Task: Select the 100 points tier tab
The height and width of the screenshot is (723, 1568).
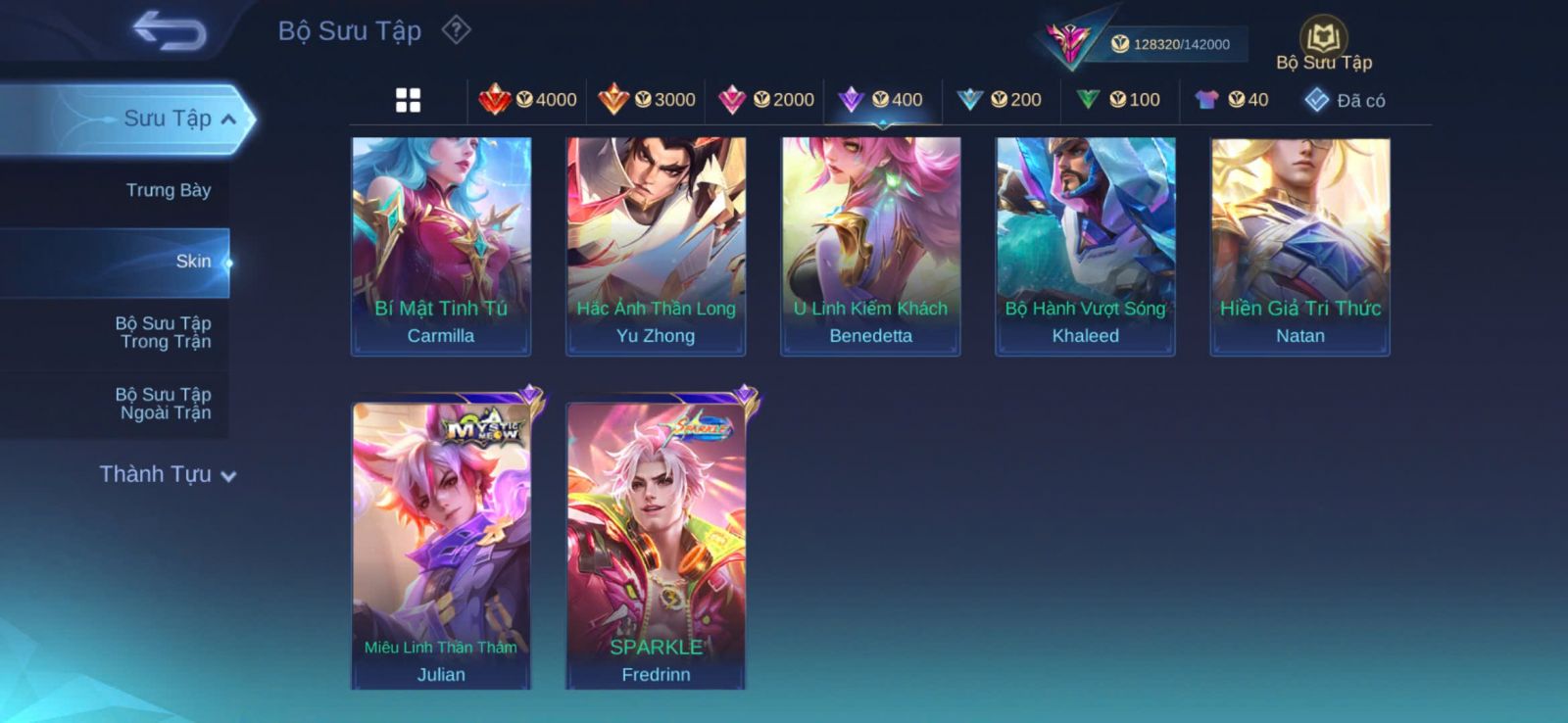Action: pos(1118,100)
